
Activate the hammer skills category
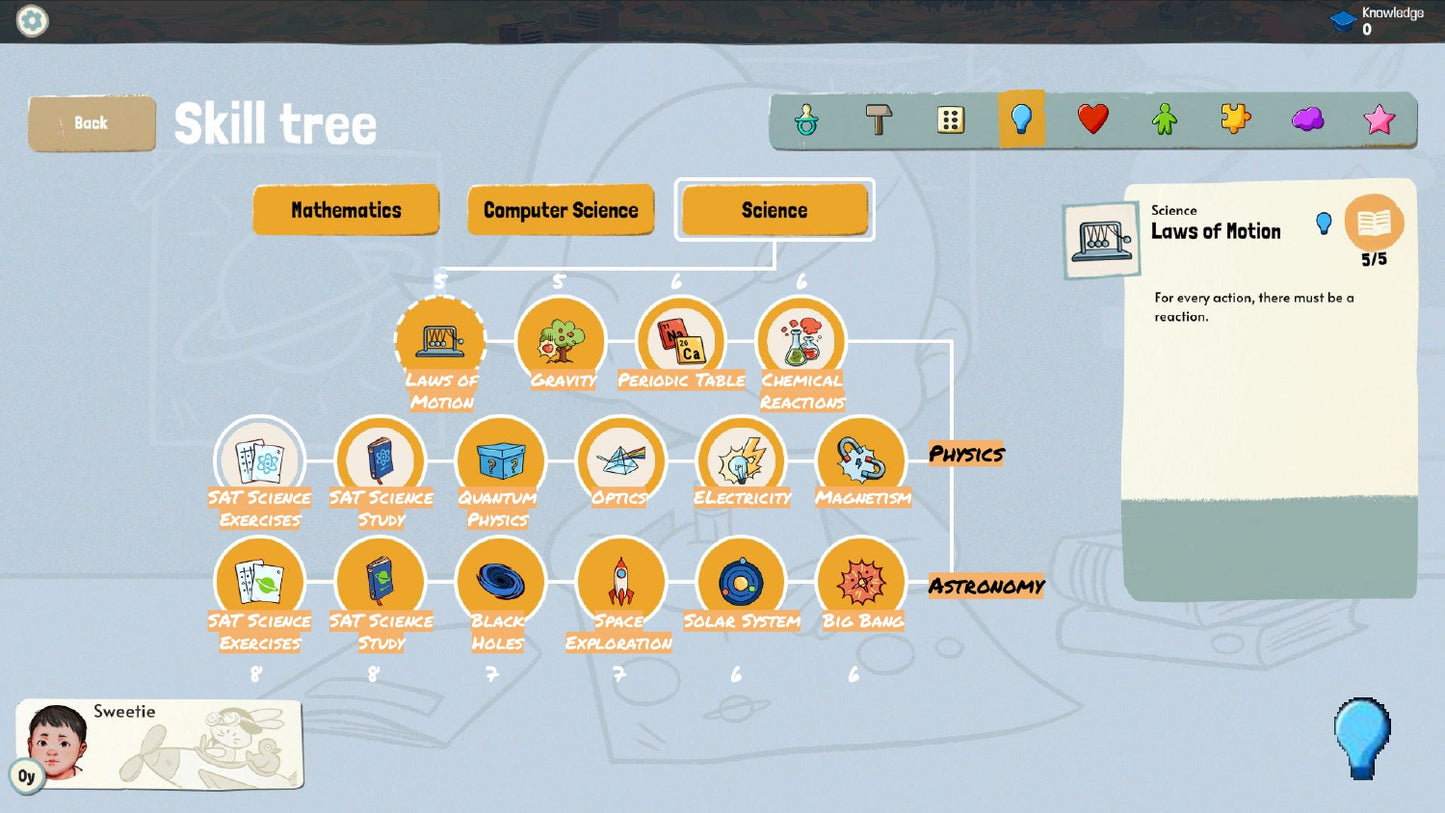(878, 119)
